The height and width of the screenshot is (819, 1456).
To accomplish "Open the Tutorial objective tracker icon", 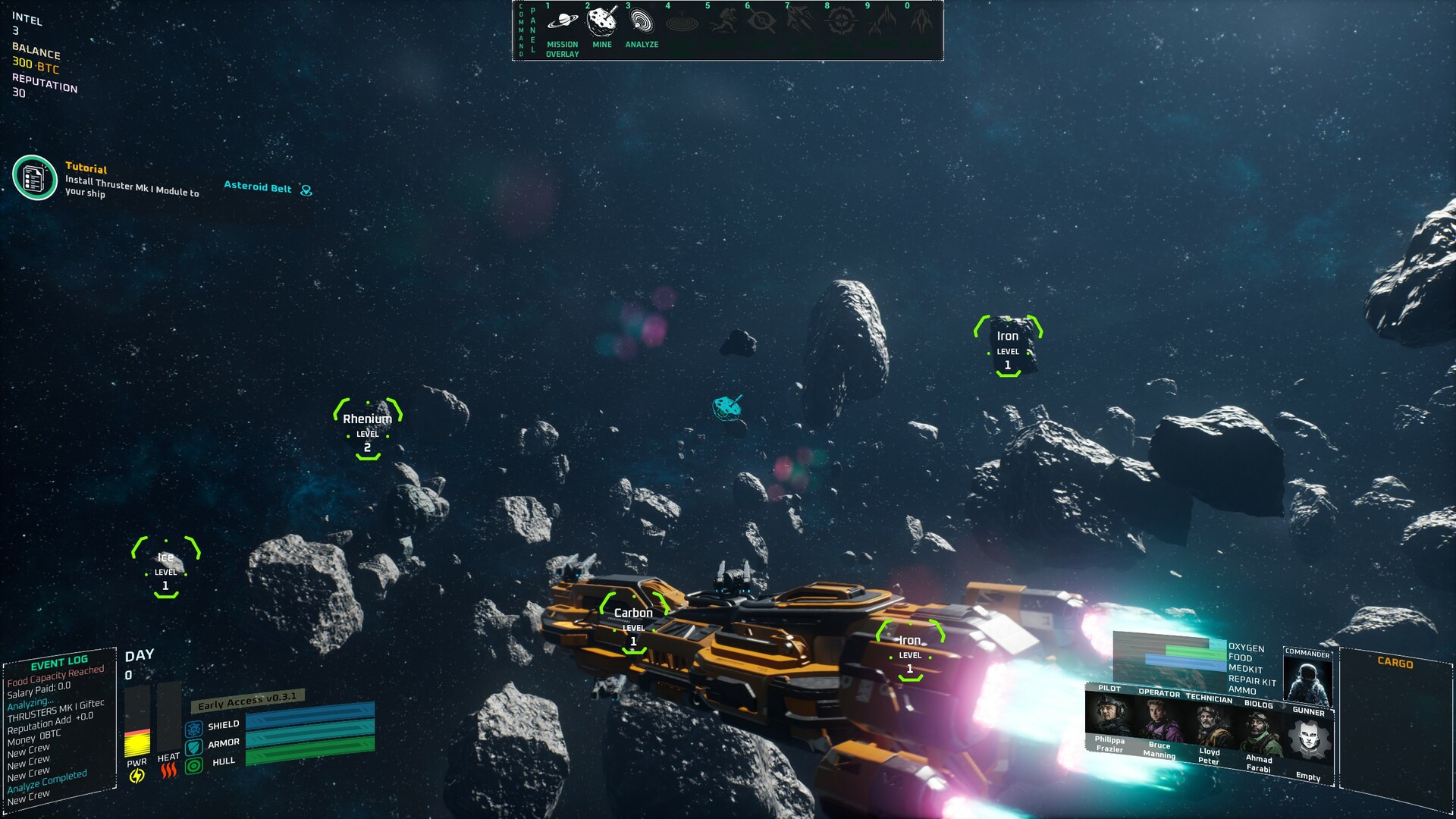I will 35,178.
